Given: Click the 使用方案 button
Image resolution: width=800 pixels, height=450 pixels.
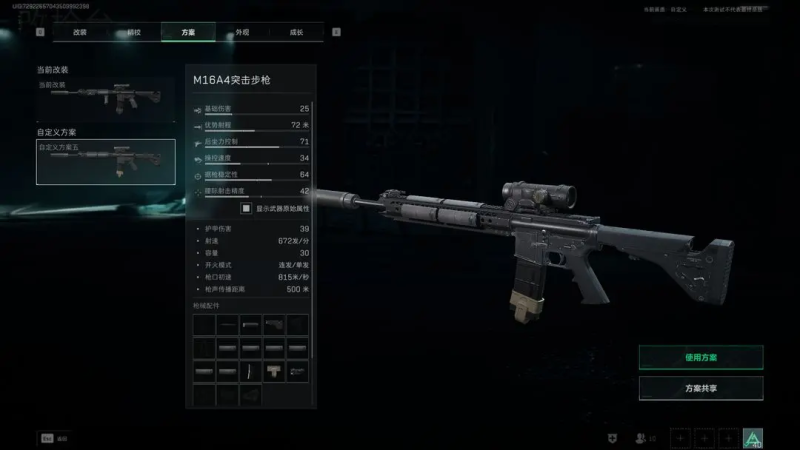Looking at the screenshot, I should point(700,357).
